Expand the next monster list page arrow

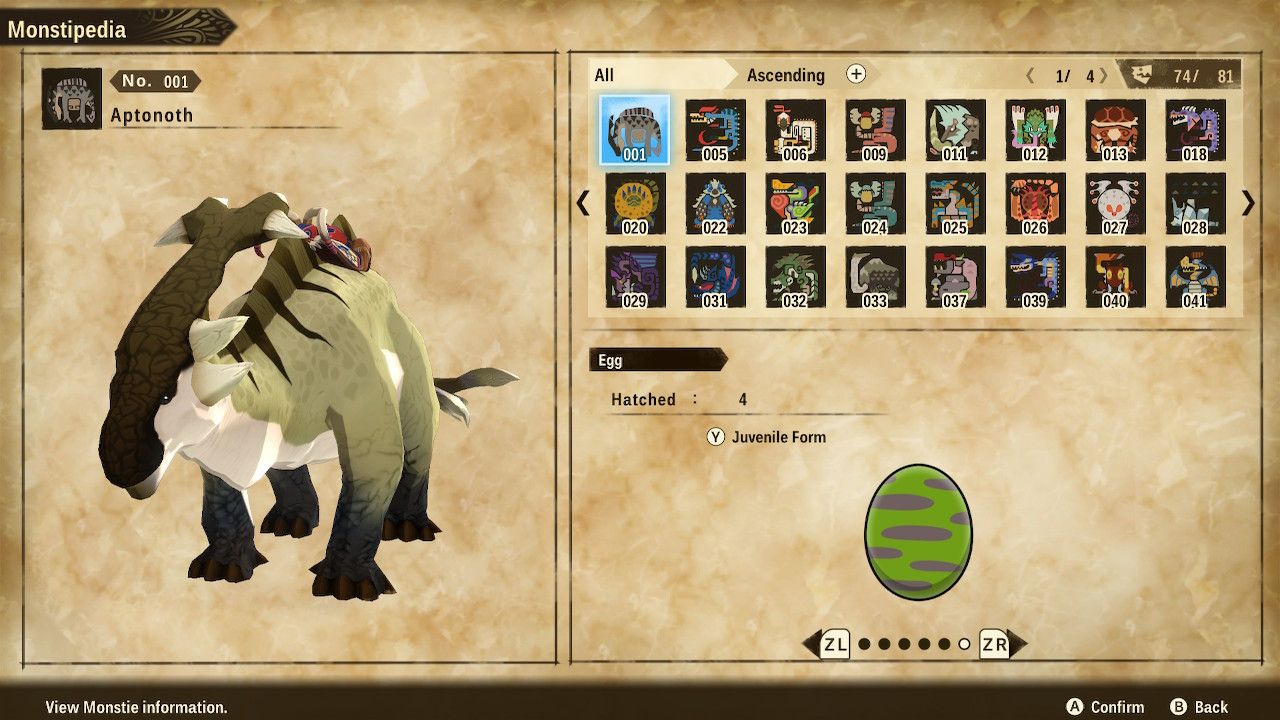[1244, 204]
